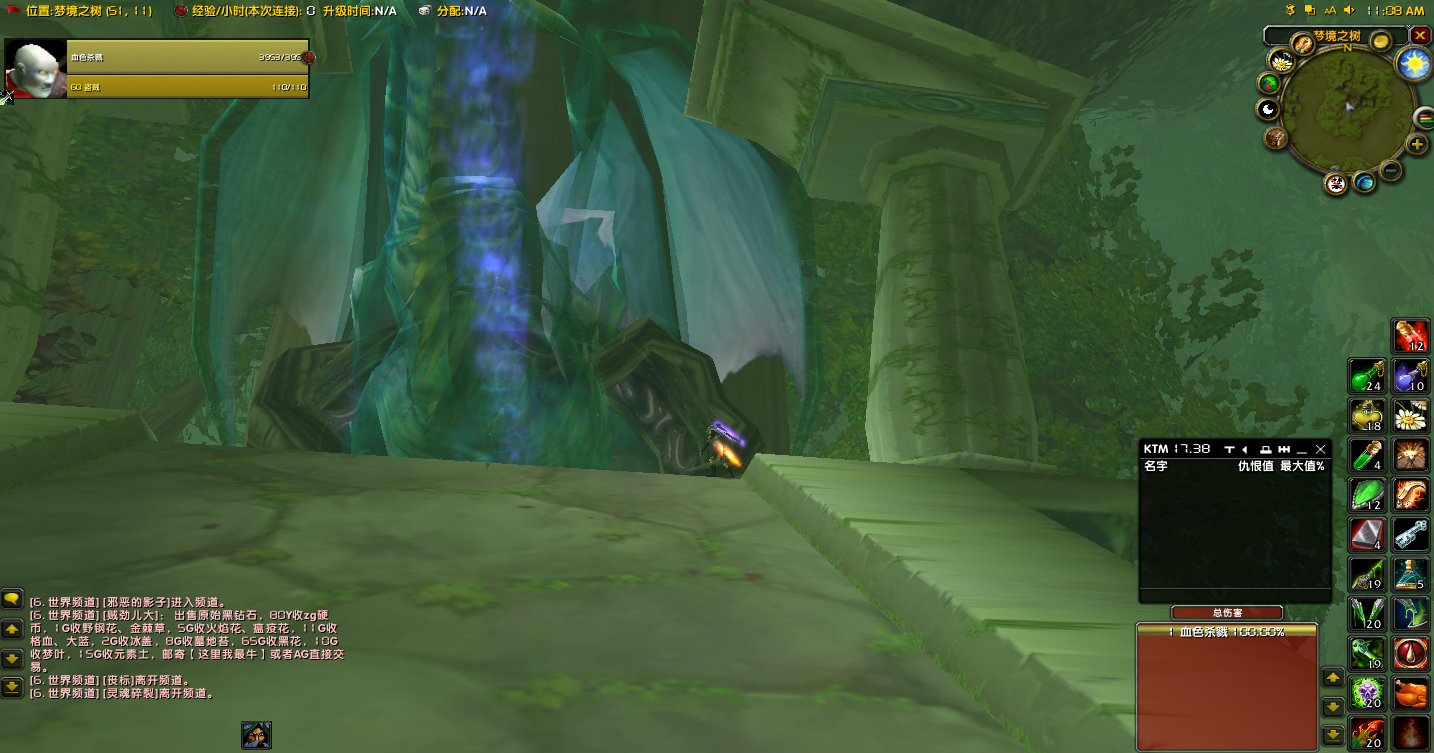Select the 总伤害 tab on the damage meter
This screenshot has height=753, width=1434.
coord(1227,612)
